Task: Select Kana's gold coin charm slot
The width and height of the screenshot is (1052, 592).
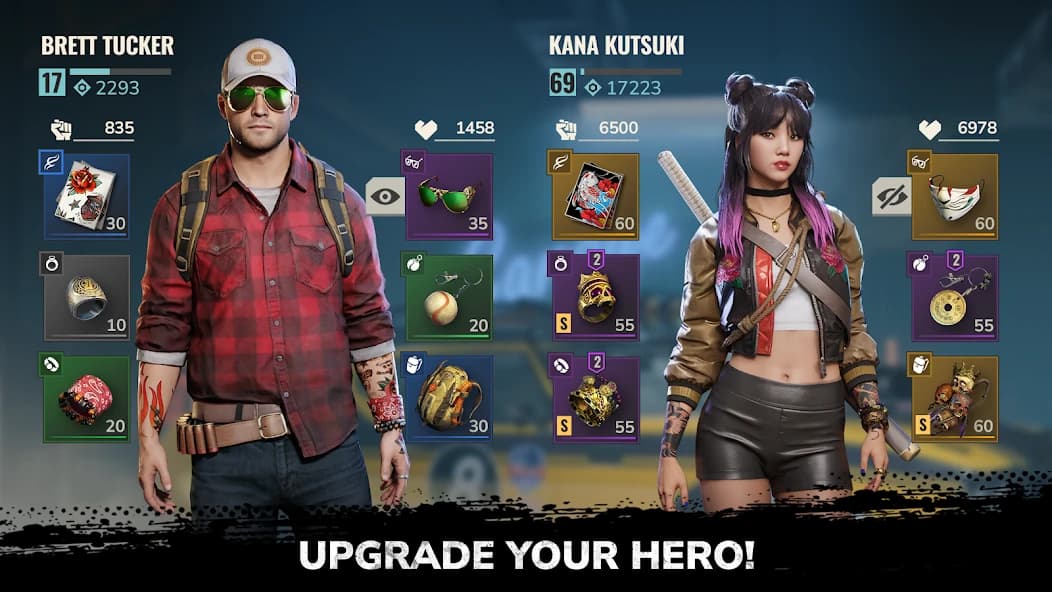Action: (x=954, y=297)
